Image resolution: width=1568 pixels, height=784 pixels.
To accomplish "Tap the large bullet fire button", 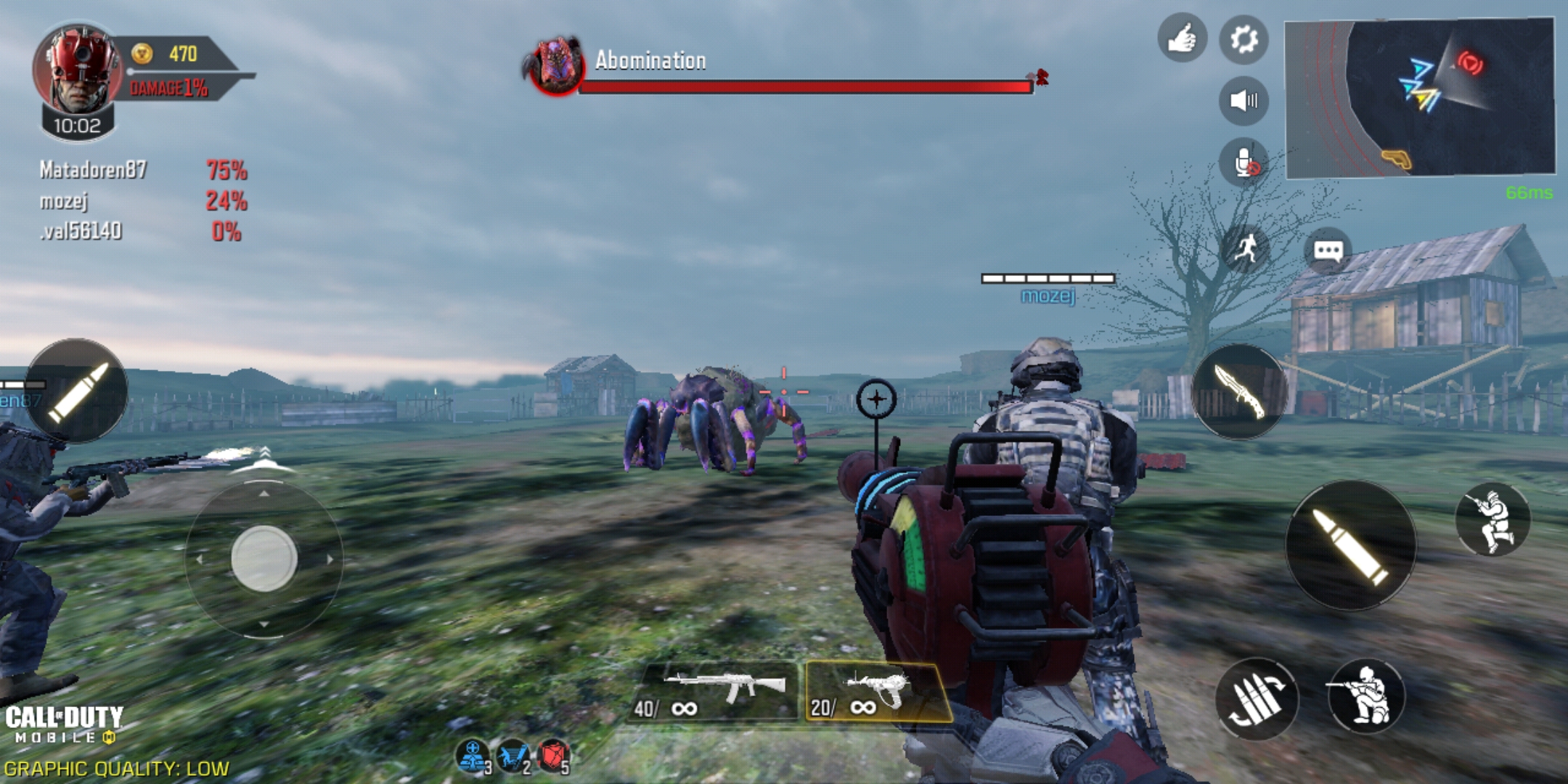I will coord(1350,544).
